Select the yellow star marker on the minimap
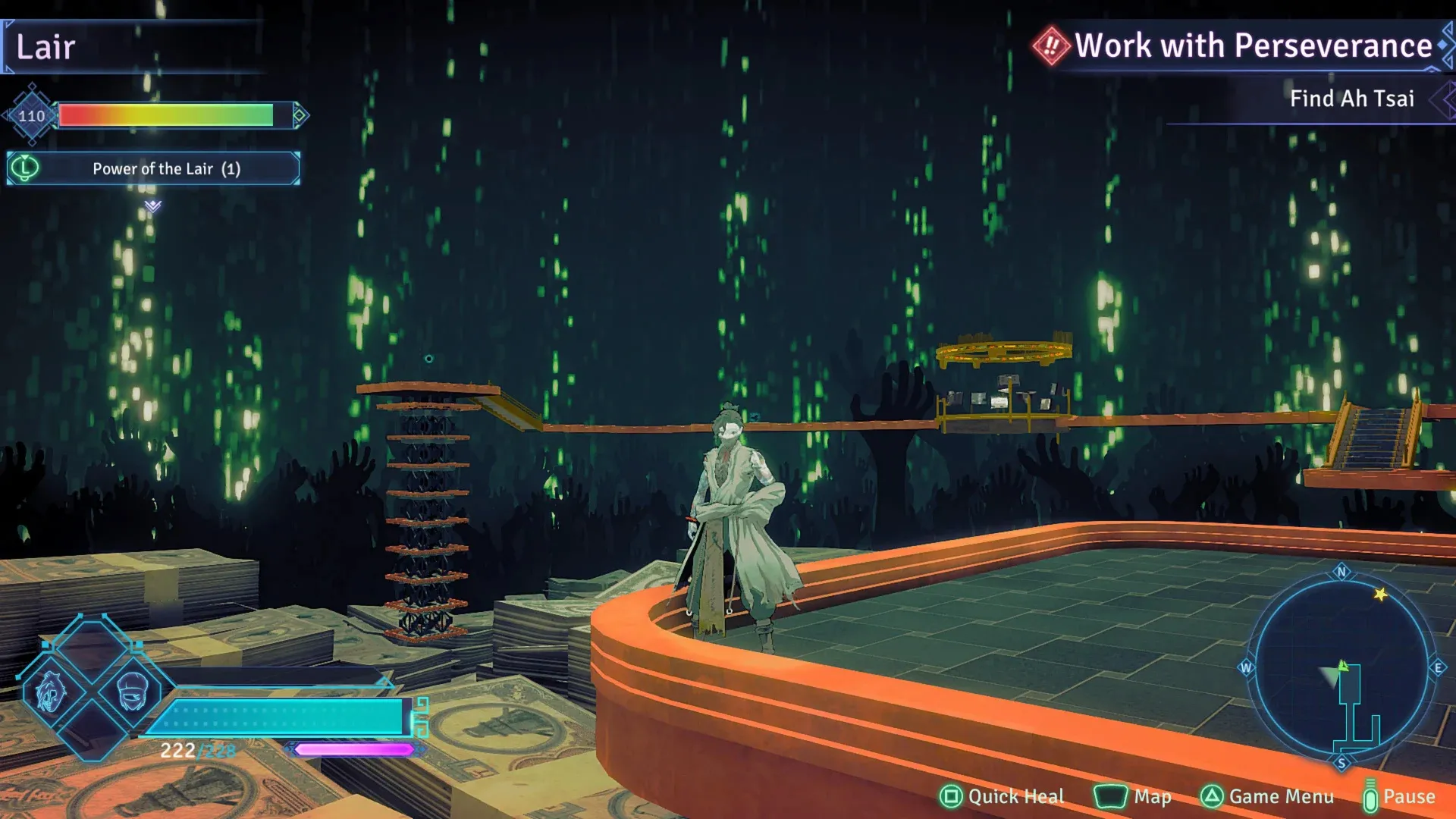The image size is (1456, 819). [x=1380, y=595]
